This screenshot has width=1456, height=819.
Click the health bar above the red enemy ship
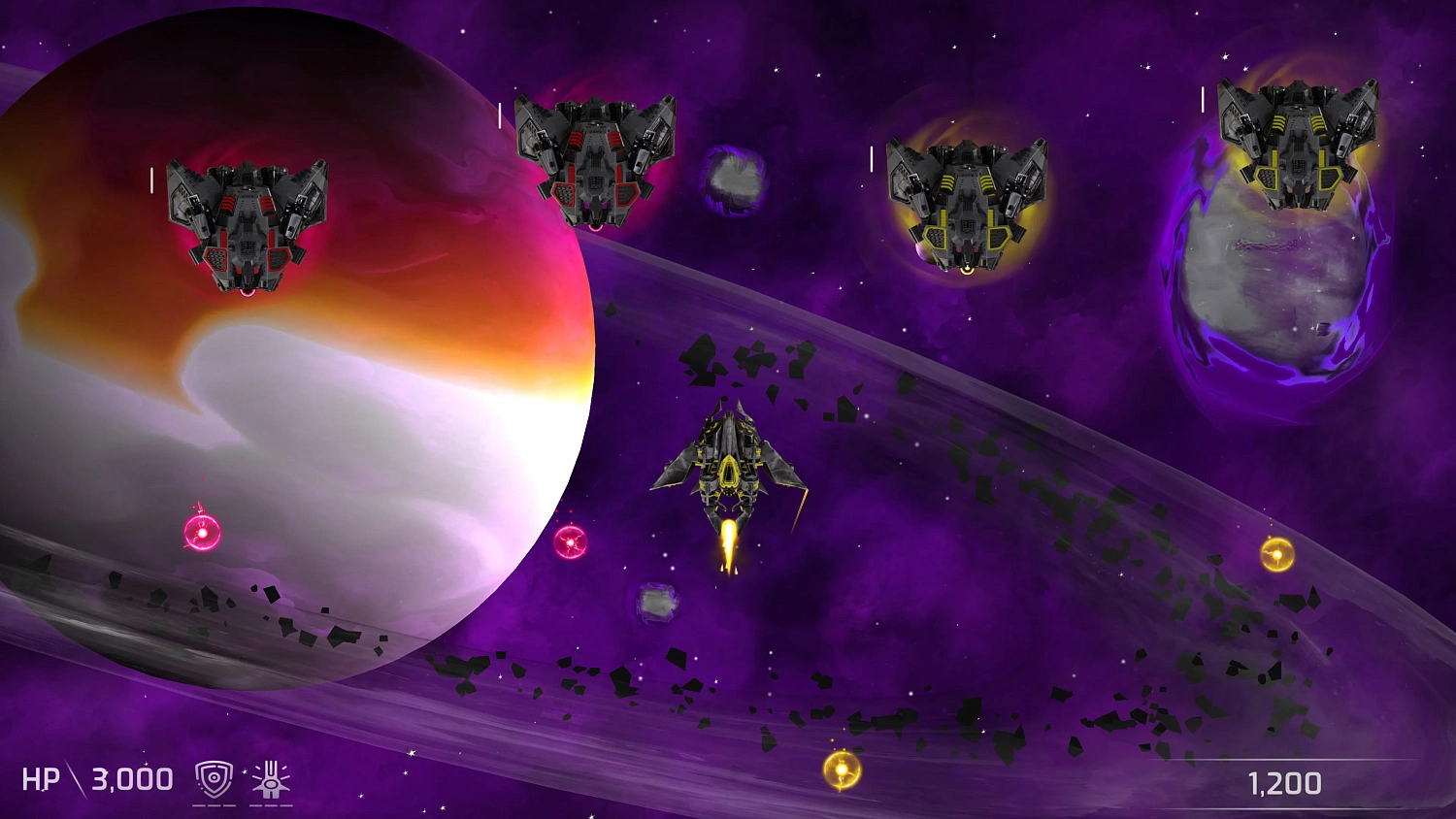152,180
